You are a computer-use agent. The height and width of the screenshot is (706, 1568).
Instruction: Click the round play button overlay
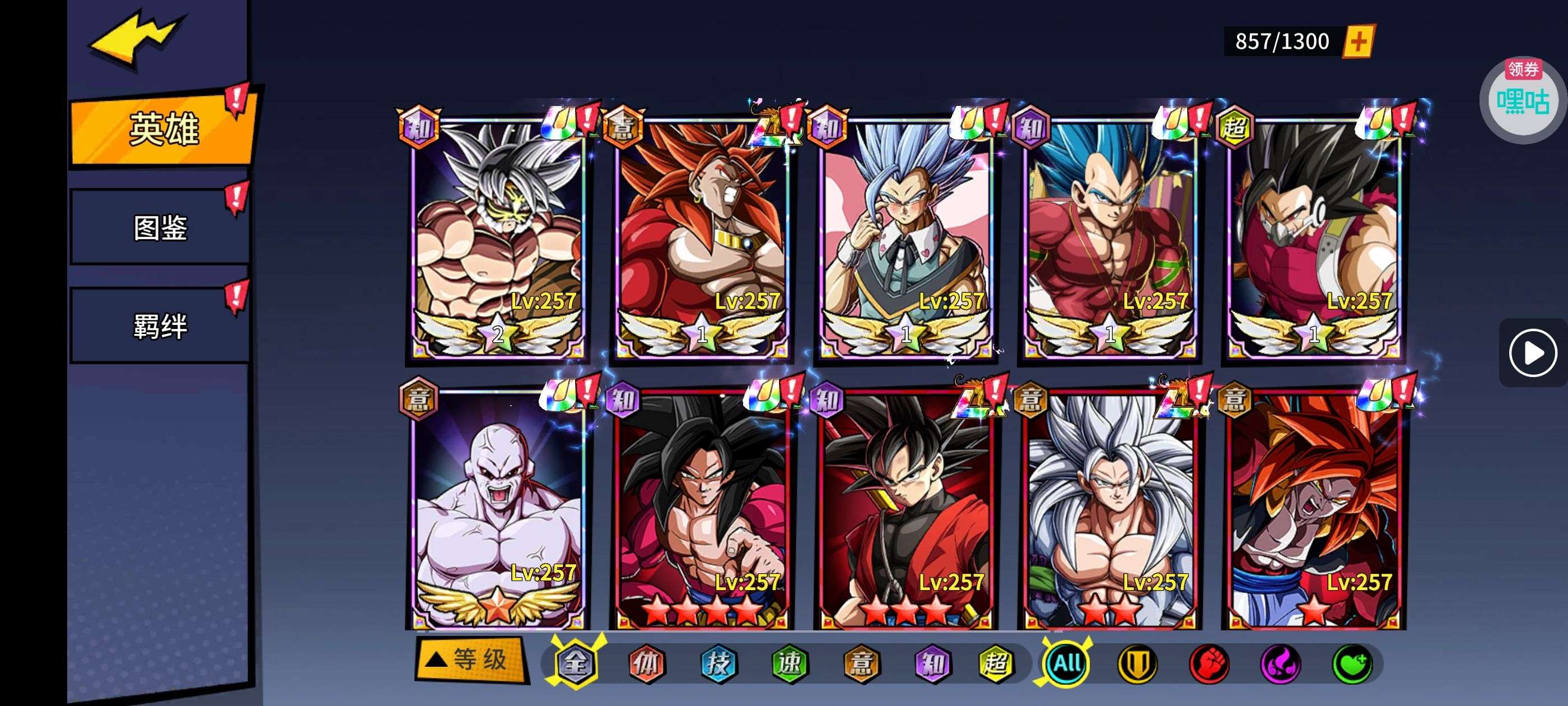1532,352
